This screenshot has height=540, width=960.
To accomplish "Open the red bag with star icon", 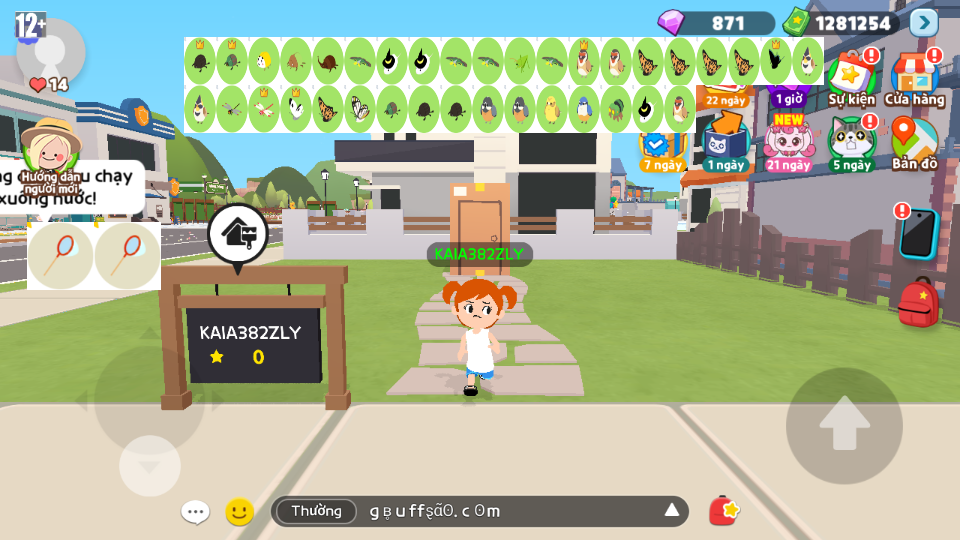I will [724, 511].
